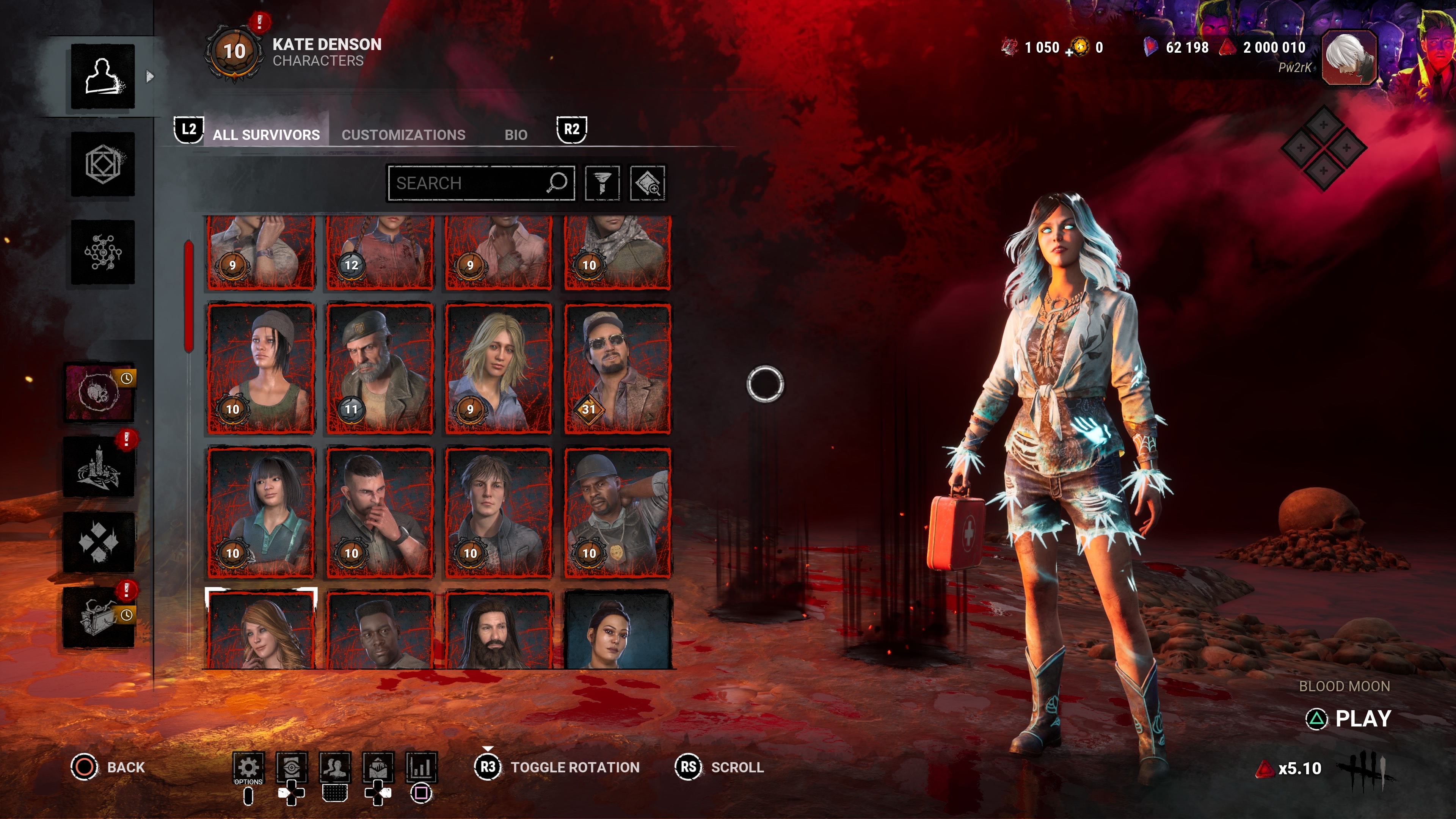
Task: Choose the bearded old man with beret
Action: coord(379,369)
